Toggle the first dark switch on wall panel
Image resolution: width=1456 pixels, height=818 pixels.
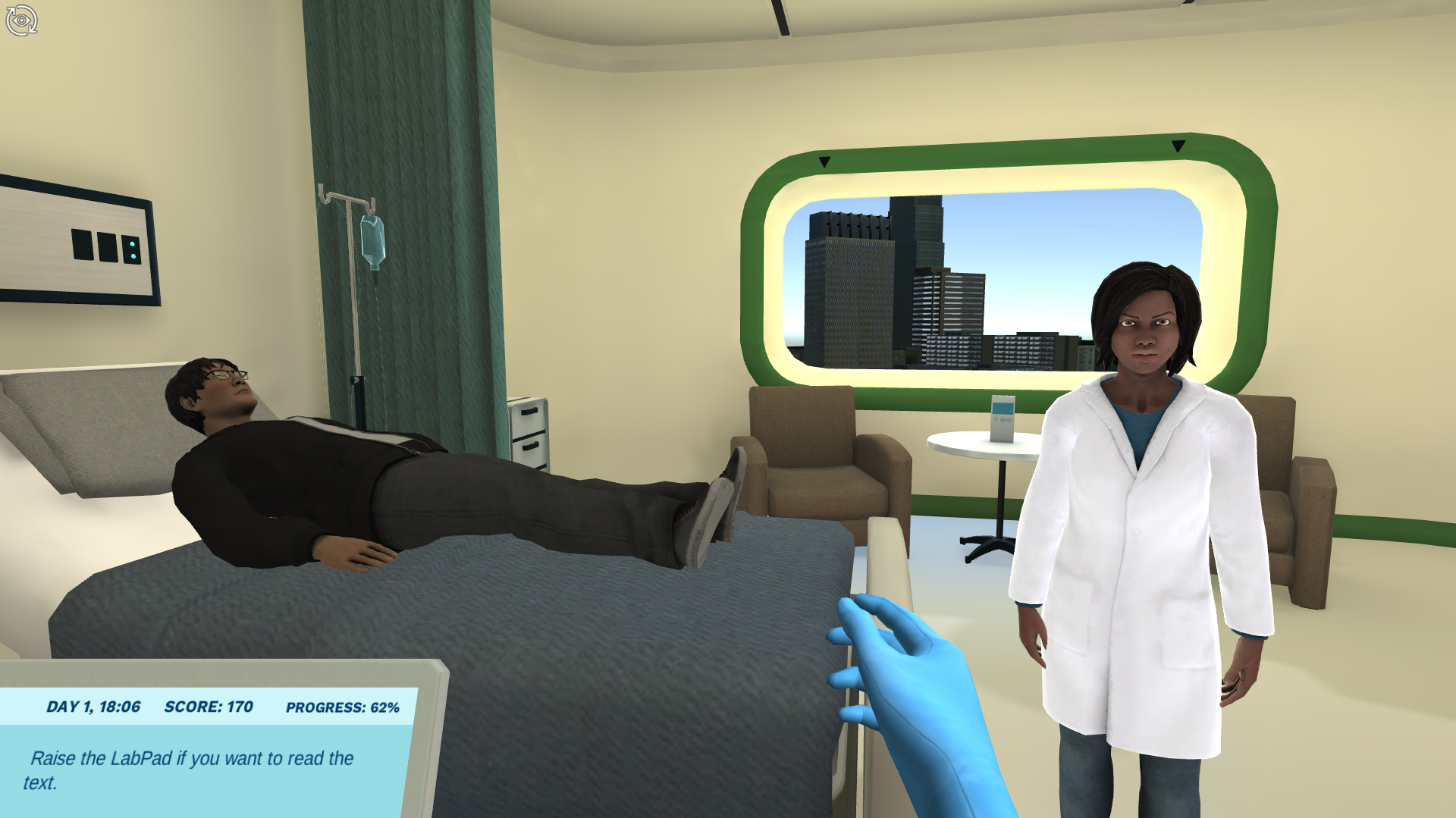tap(83, 244)
